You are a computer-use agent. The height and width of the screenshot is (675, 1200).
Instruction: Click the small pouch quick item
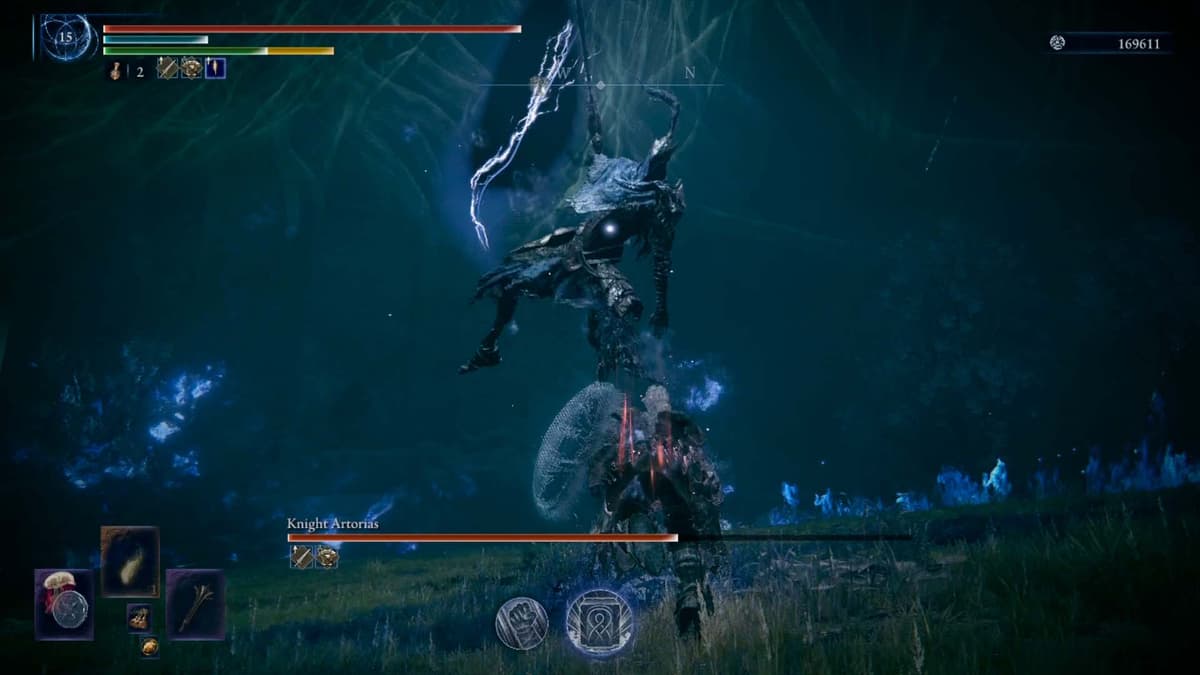tap(139, 618)
